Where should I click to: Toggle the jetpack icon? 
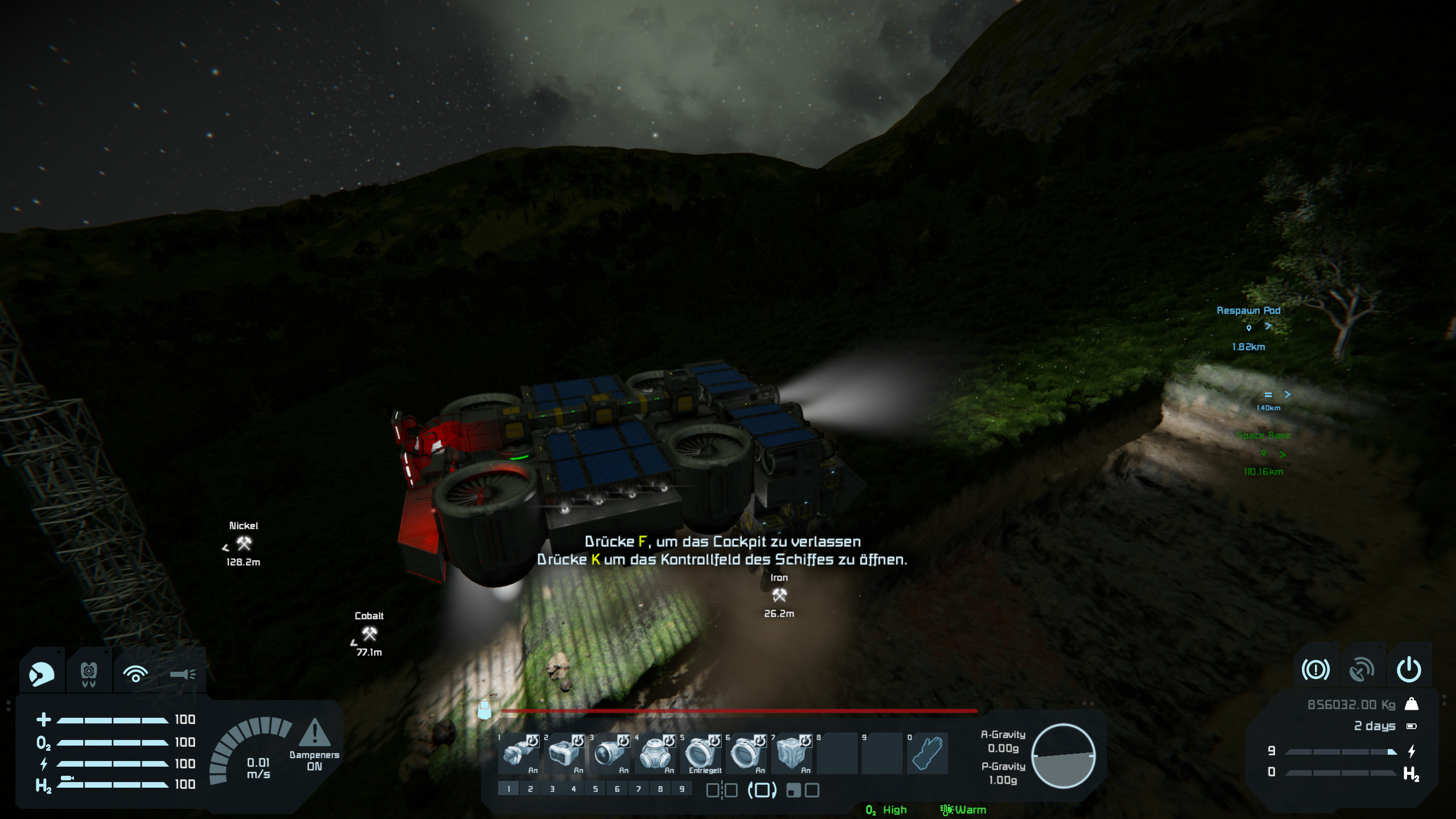pyautogui.click(x=89, y=674)
